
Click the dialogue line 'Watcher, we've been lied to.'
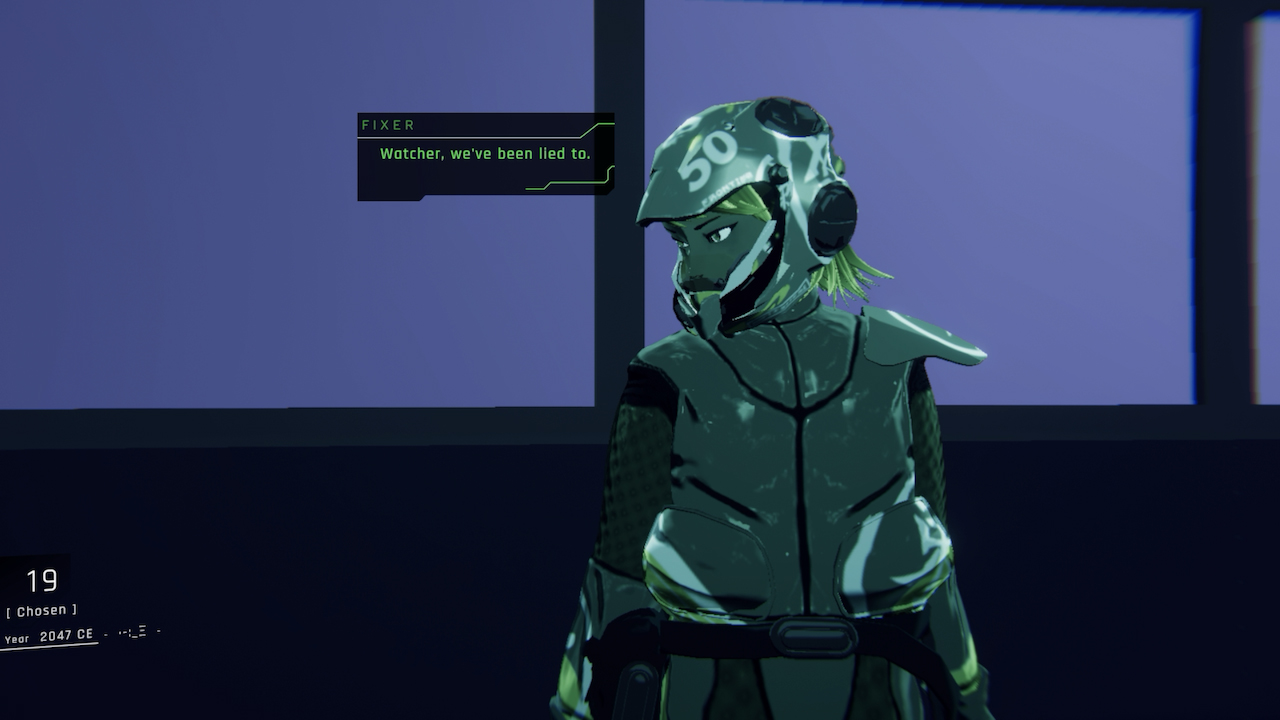coord(486,154)
